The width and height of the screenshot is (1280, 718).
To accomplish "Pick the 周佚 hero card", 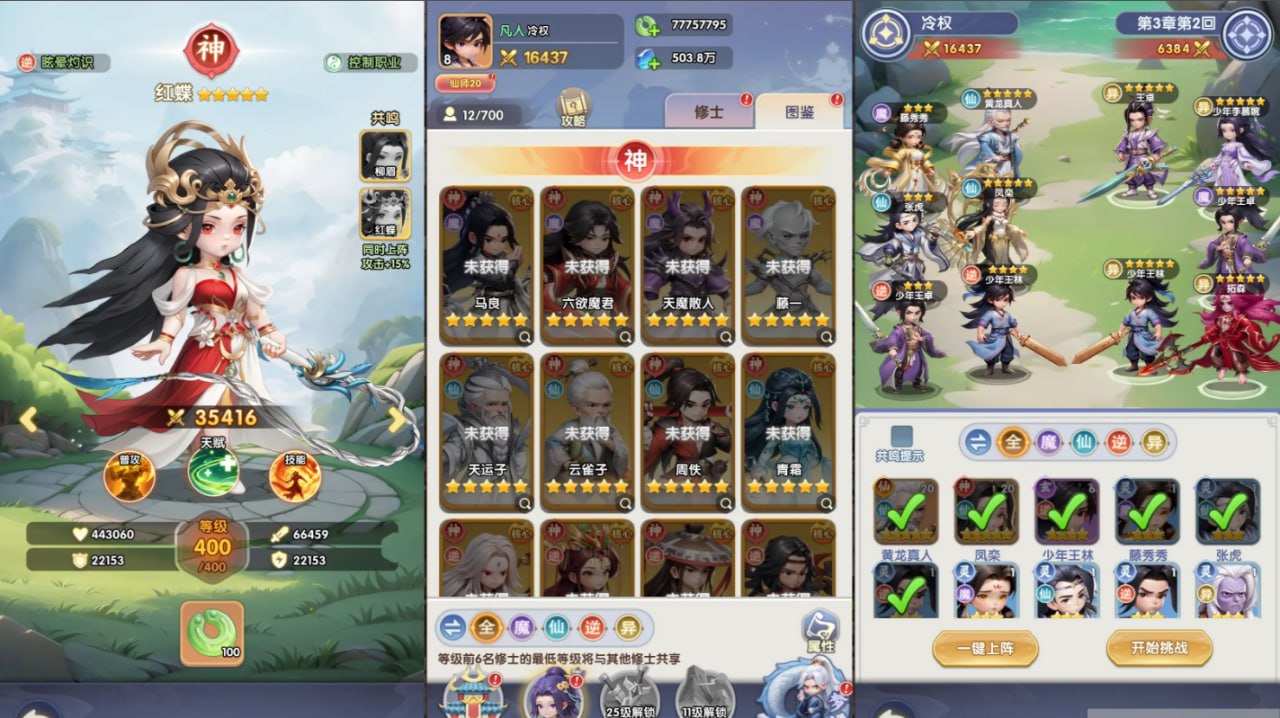I will 687,431.
